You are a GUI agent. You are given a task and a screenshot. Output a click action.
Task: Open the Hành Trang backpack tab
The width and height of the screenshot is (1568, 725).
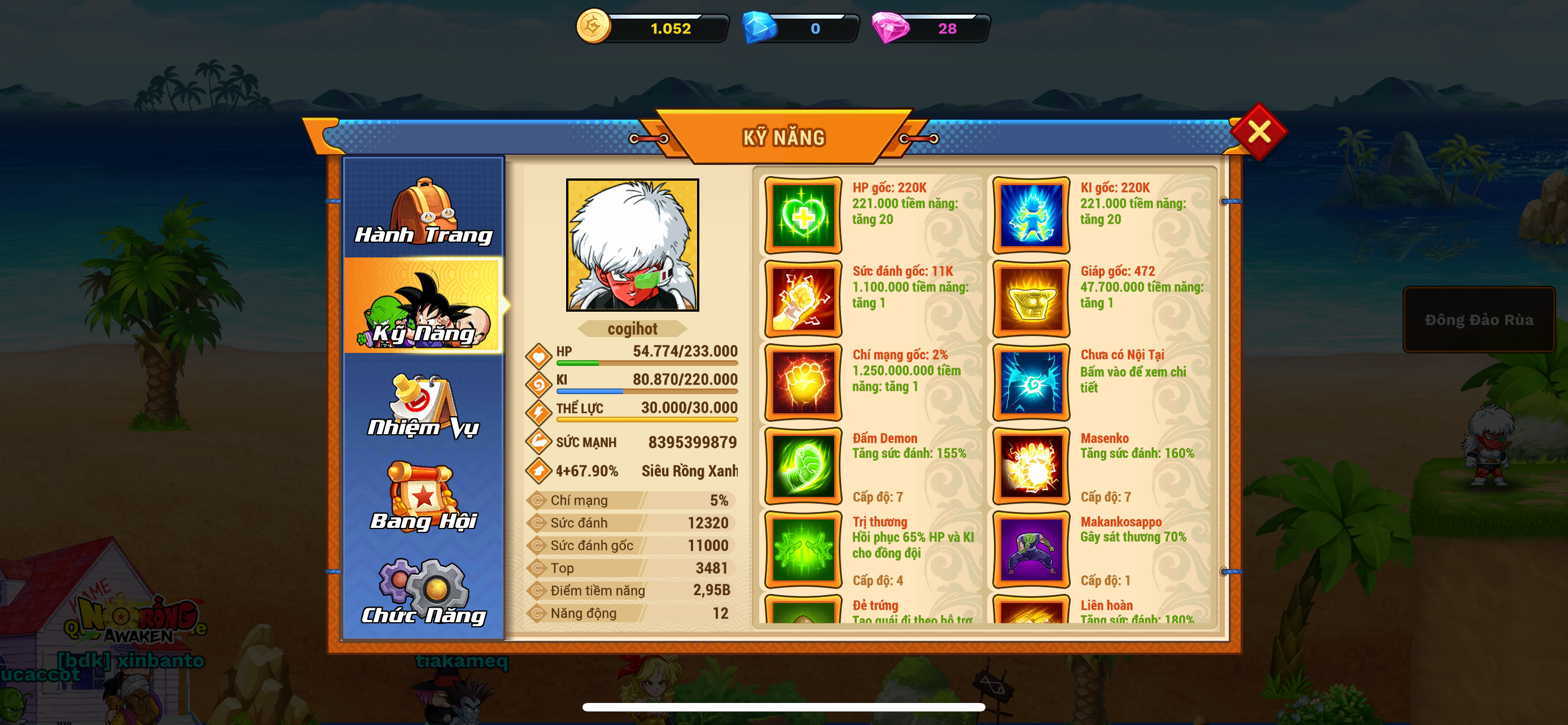(424, 210)
